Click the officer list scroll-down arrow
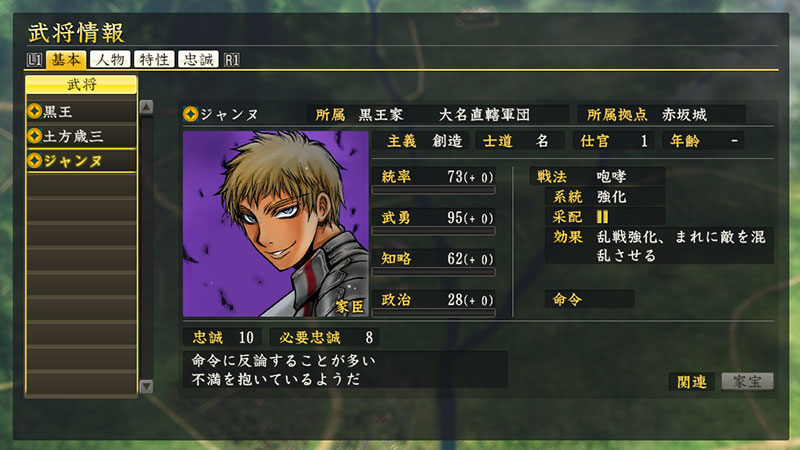Viewport: 800px width, 450px height. pos(146,386)
